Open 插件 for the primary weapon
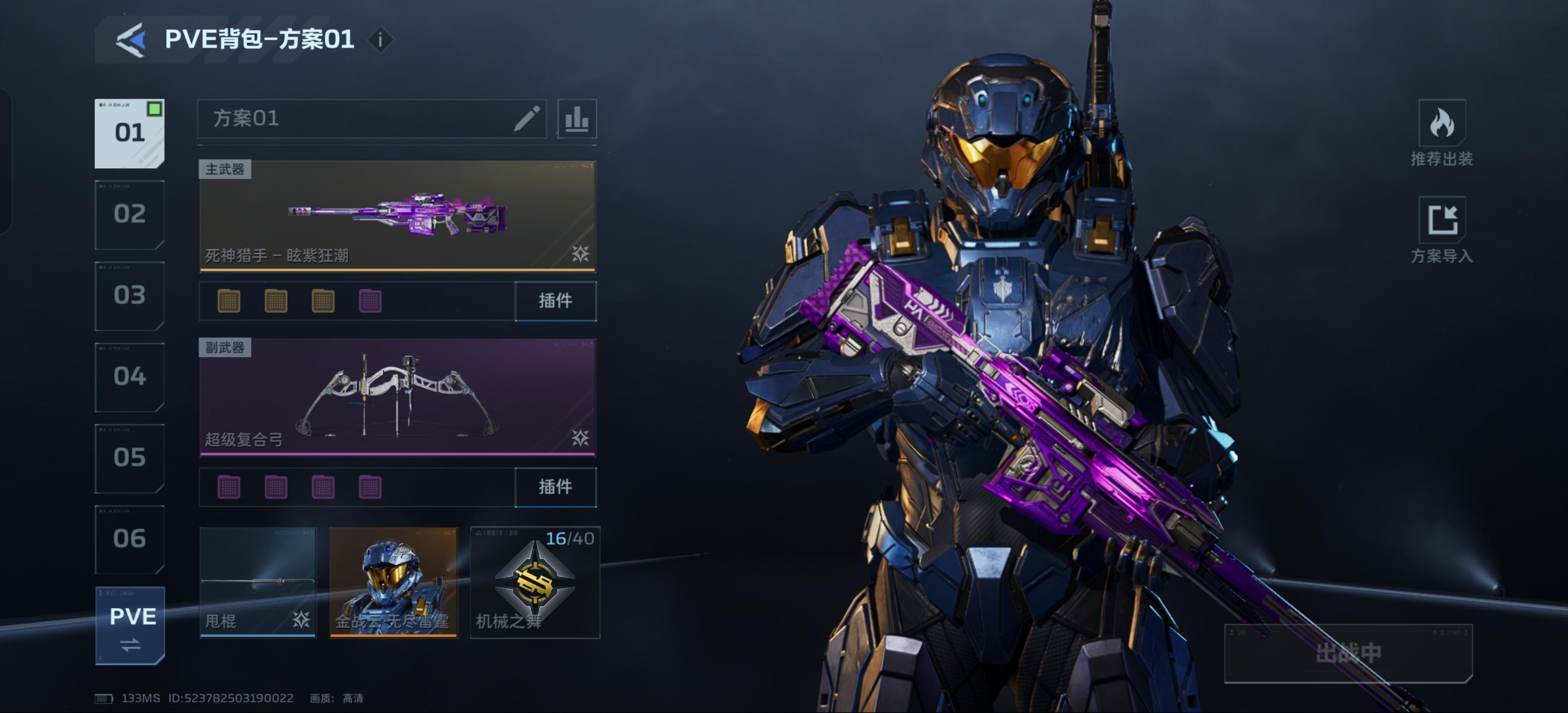This screenshot has height=713, width=1568. click(x=555, y=301)
